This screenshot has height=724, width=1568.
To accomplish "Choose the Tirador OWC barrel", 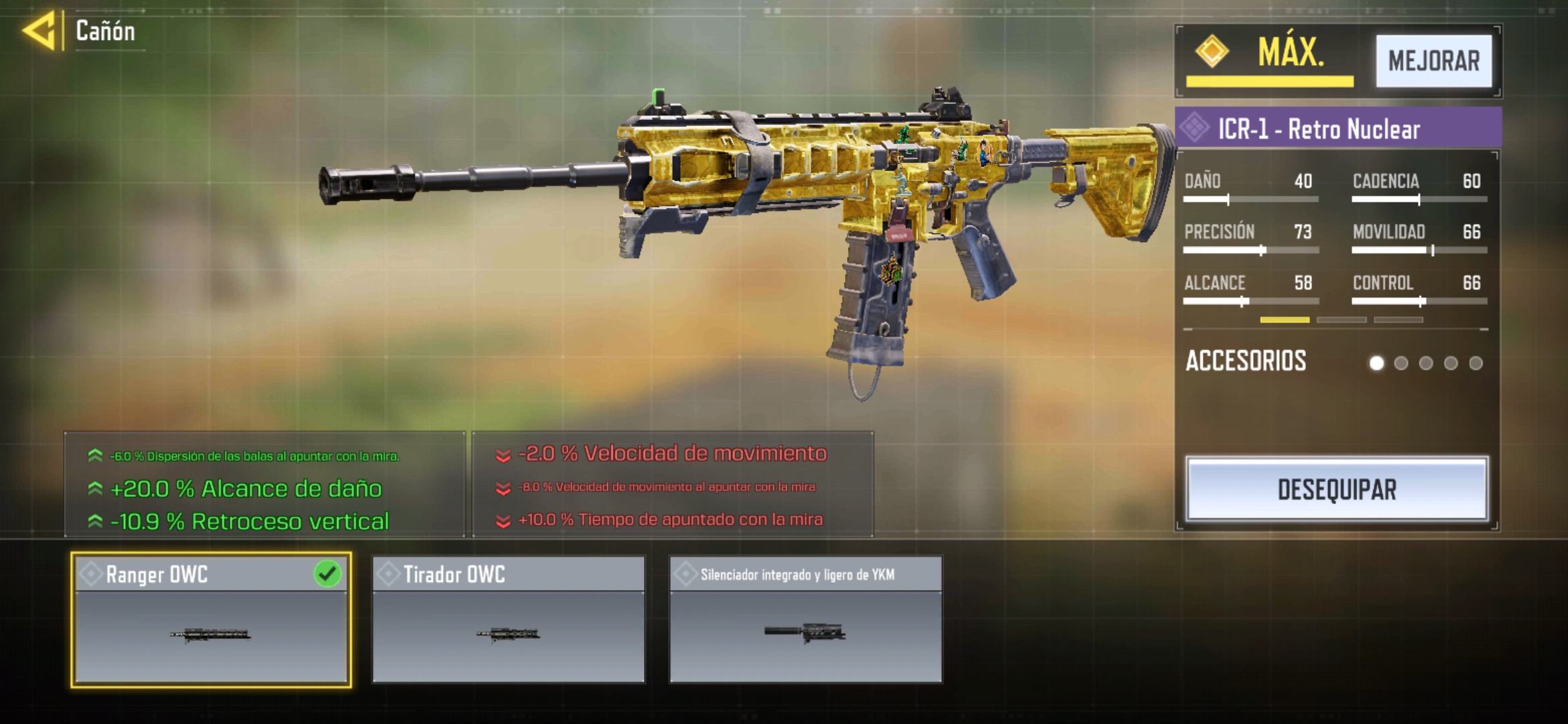I will pos(509,619).
